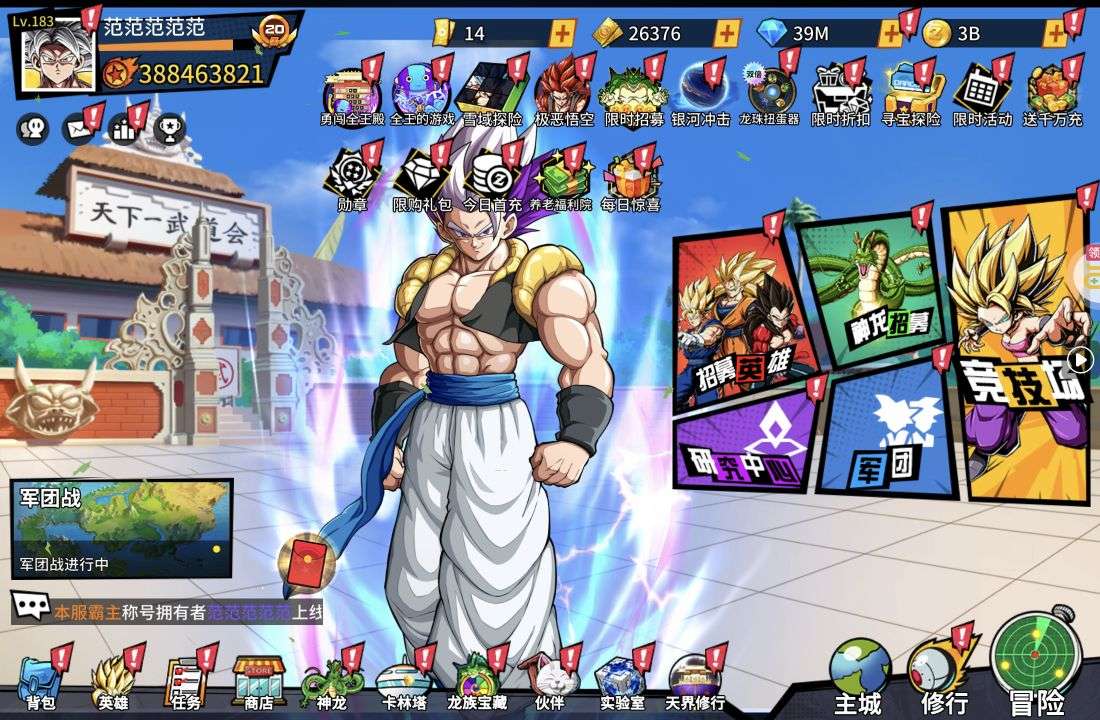Screen dimensions: 1100x720
Task: Go to 卡林塔 tower
Action: pos(404,681)
